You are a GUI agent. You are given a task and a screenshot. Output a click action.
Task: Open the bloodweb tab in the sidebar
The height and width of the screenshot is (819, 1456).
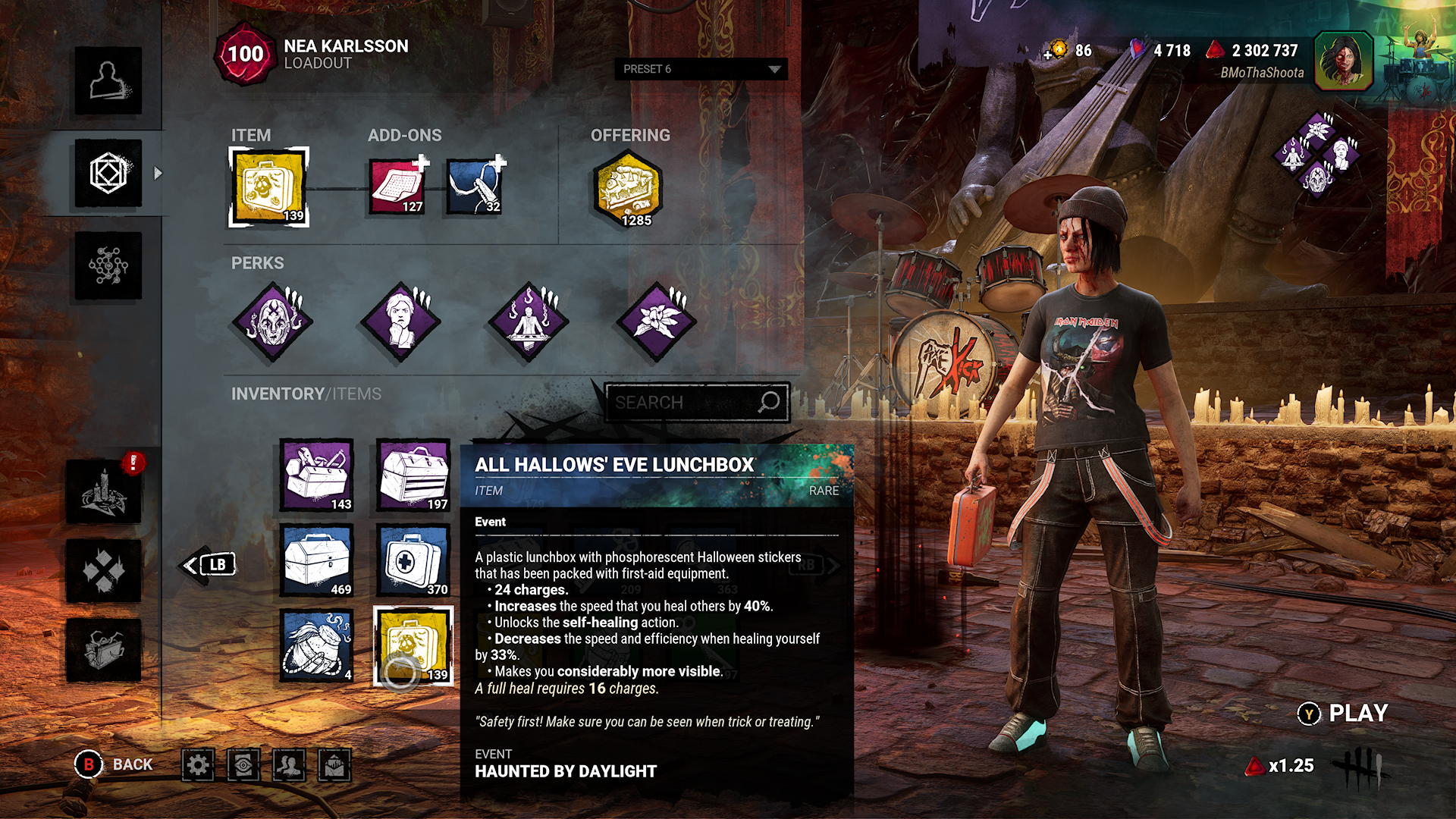pyautogui.click(x=108, y=265)
